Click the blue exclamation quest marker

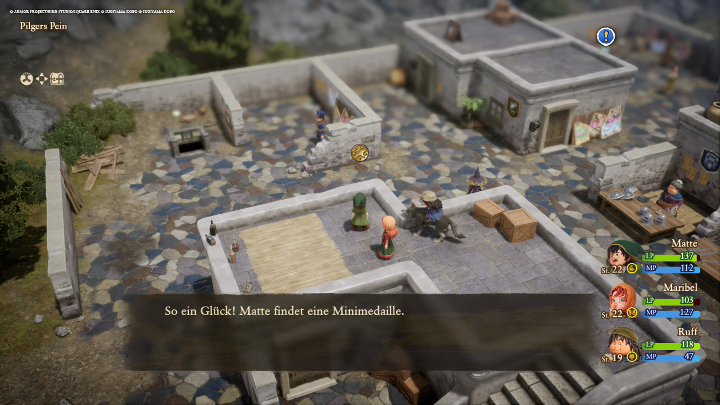(x=605, y=37)
